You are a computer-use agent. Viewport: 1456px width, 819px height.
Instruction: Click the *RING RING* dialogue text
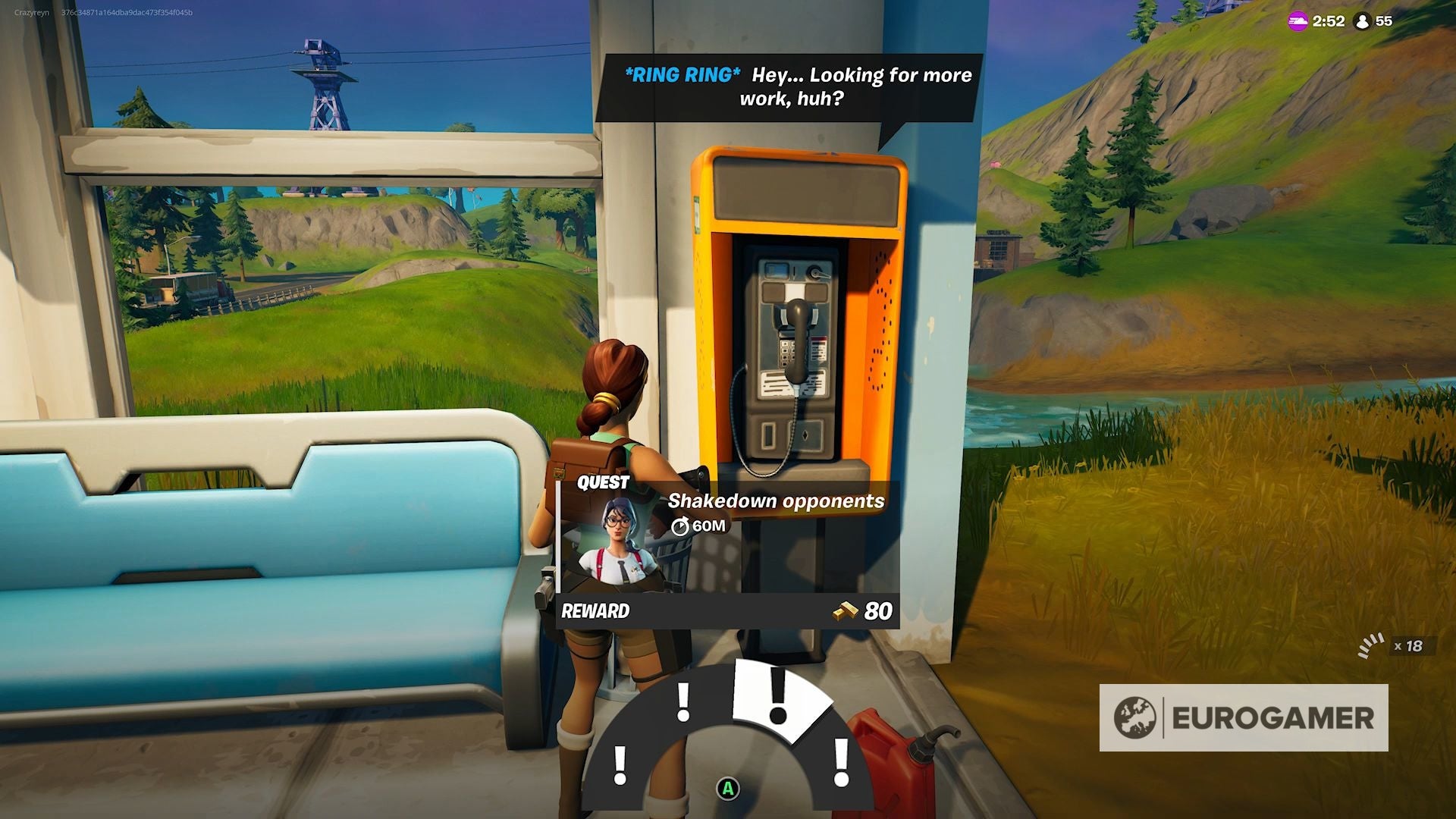point(681,75)
